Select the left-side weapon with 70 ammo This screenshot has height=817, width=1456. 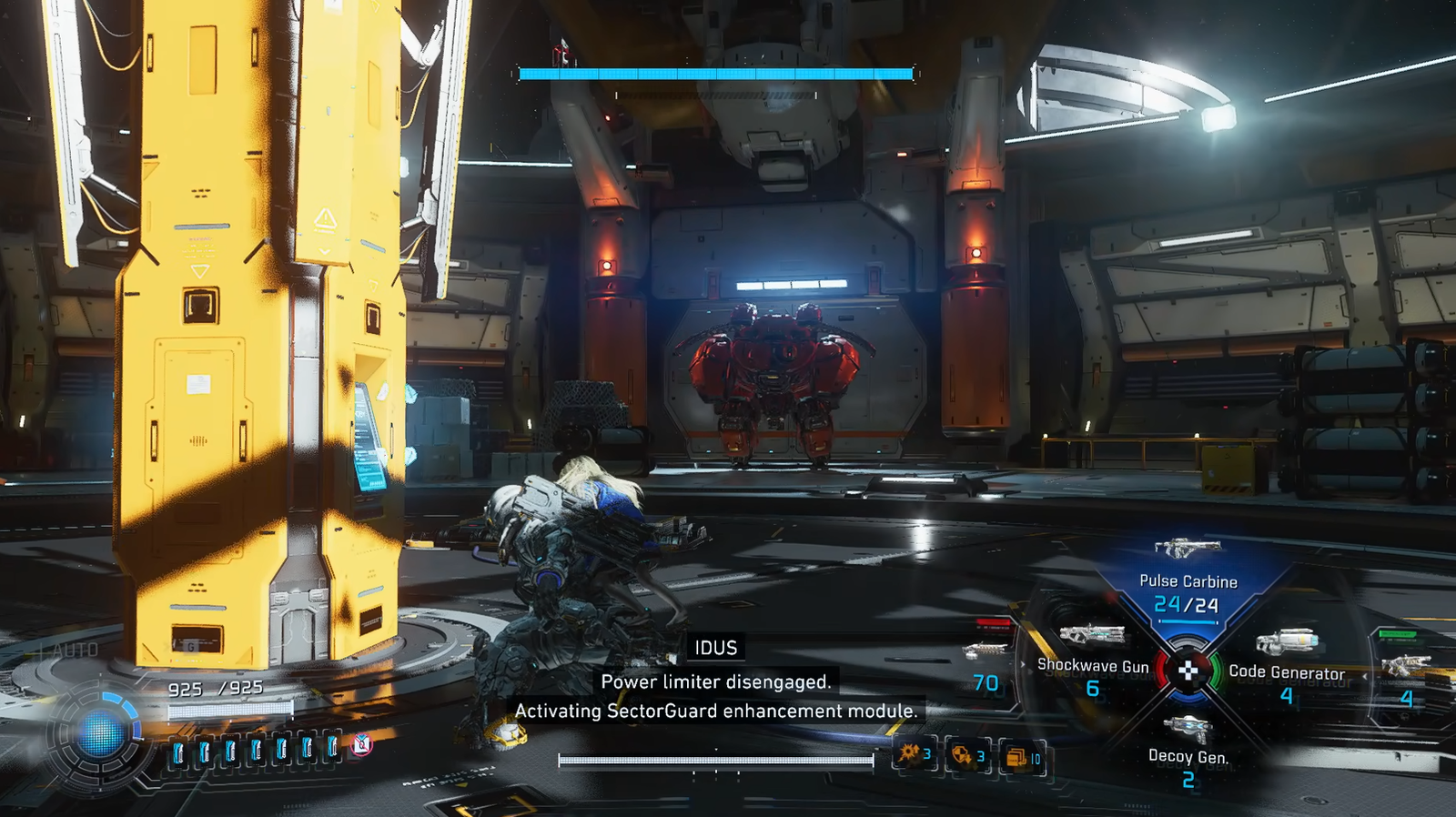pyautogui.click(x=985, y=666)
